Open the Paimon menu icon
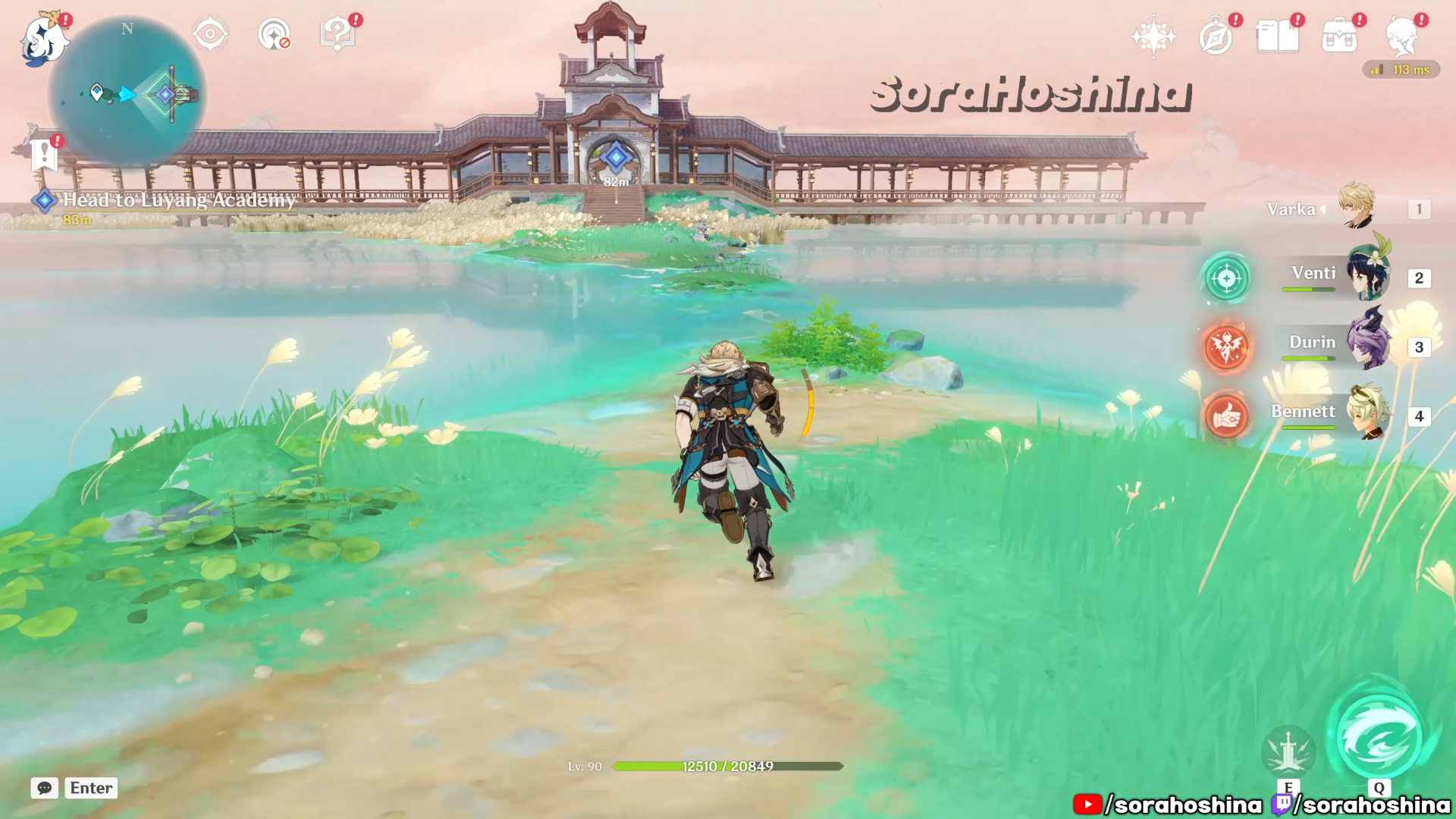Image resolution: width=1456 pixels, height=819 pixels. click(42, 39)
